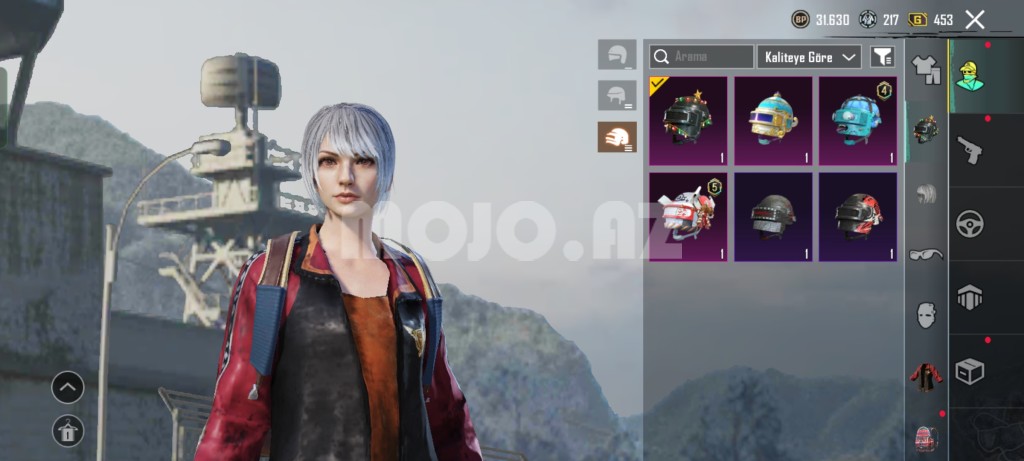Open the face mask category tab

point(926,314)
